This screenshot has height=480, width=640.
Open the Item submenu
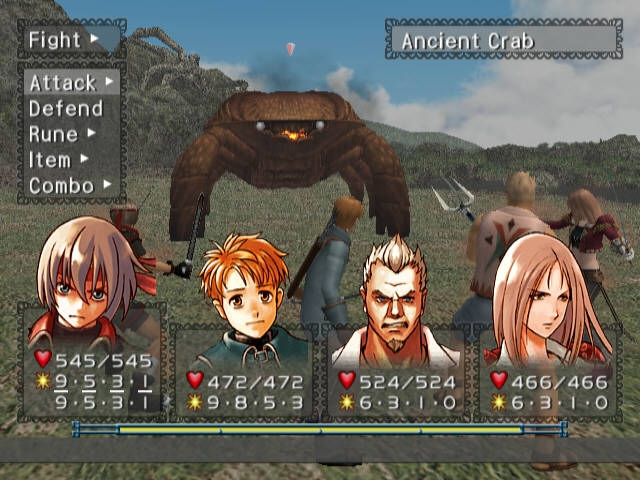[x=56, y=160]
